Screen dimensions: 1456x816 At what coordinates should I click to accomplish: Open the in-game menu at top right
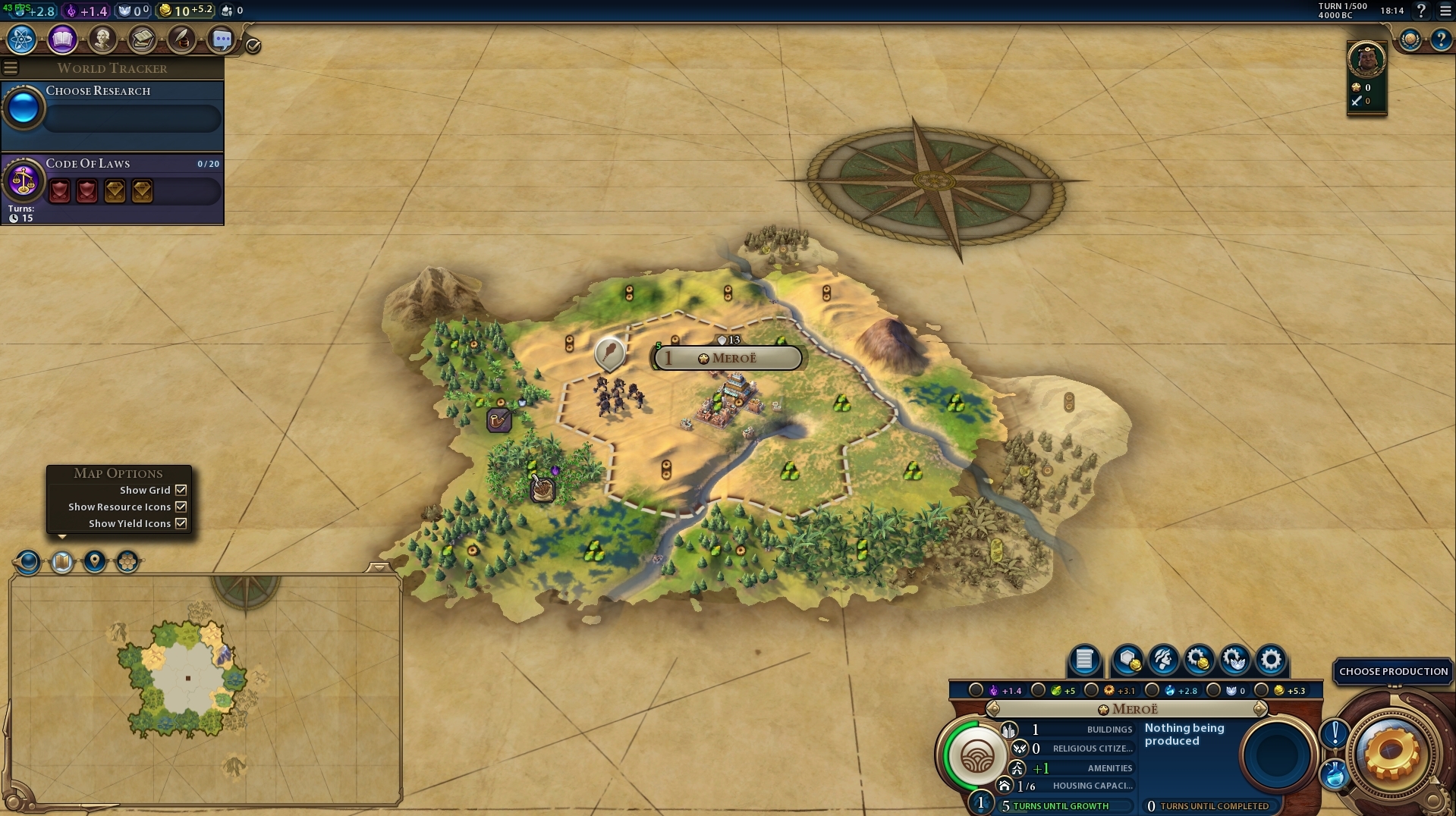click(x=1444, y=11)
